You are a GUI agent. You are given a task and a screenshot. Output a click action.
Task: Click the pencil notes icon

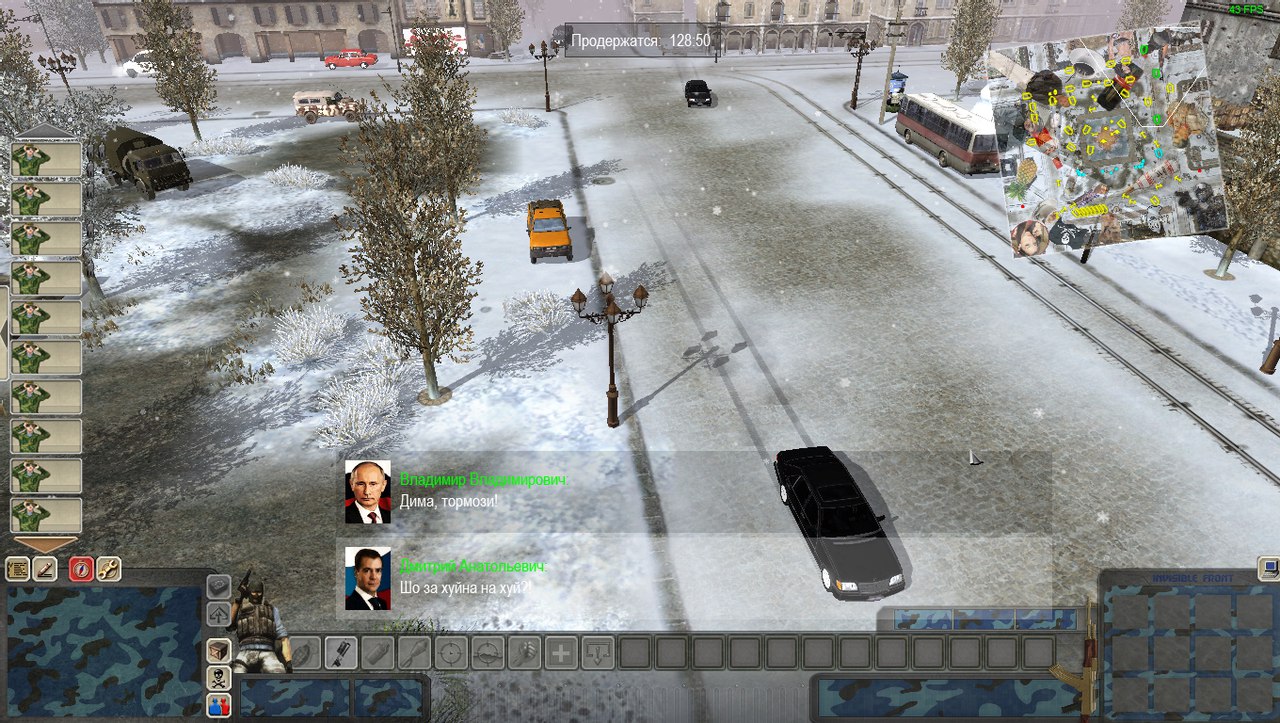46,569
